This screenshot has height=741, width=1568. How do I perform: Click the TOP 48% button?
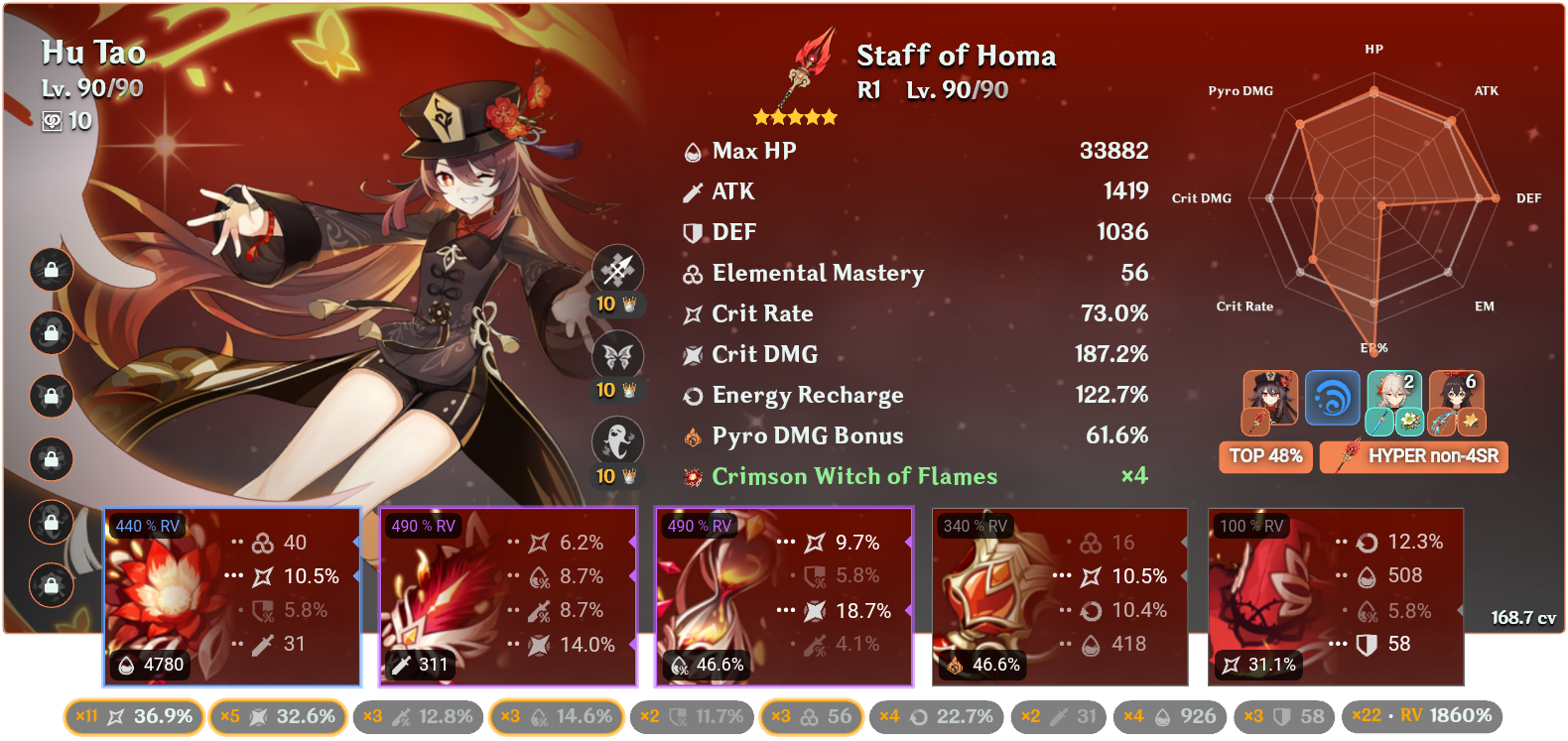click(x=1264, y=456)
